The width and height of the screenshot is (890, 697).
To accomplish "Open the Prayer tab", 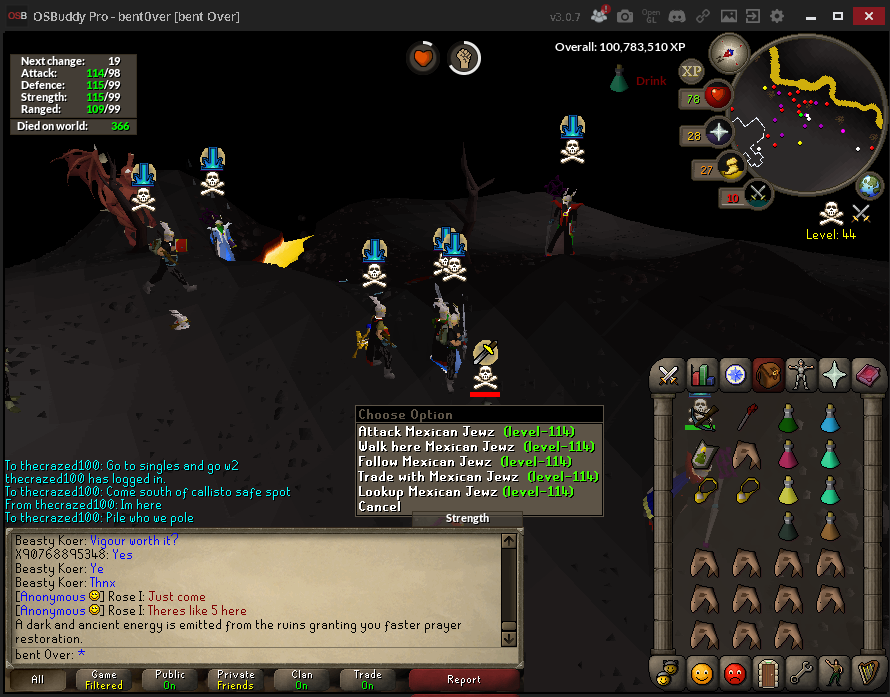I will click(833, 375).
